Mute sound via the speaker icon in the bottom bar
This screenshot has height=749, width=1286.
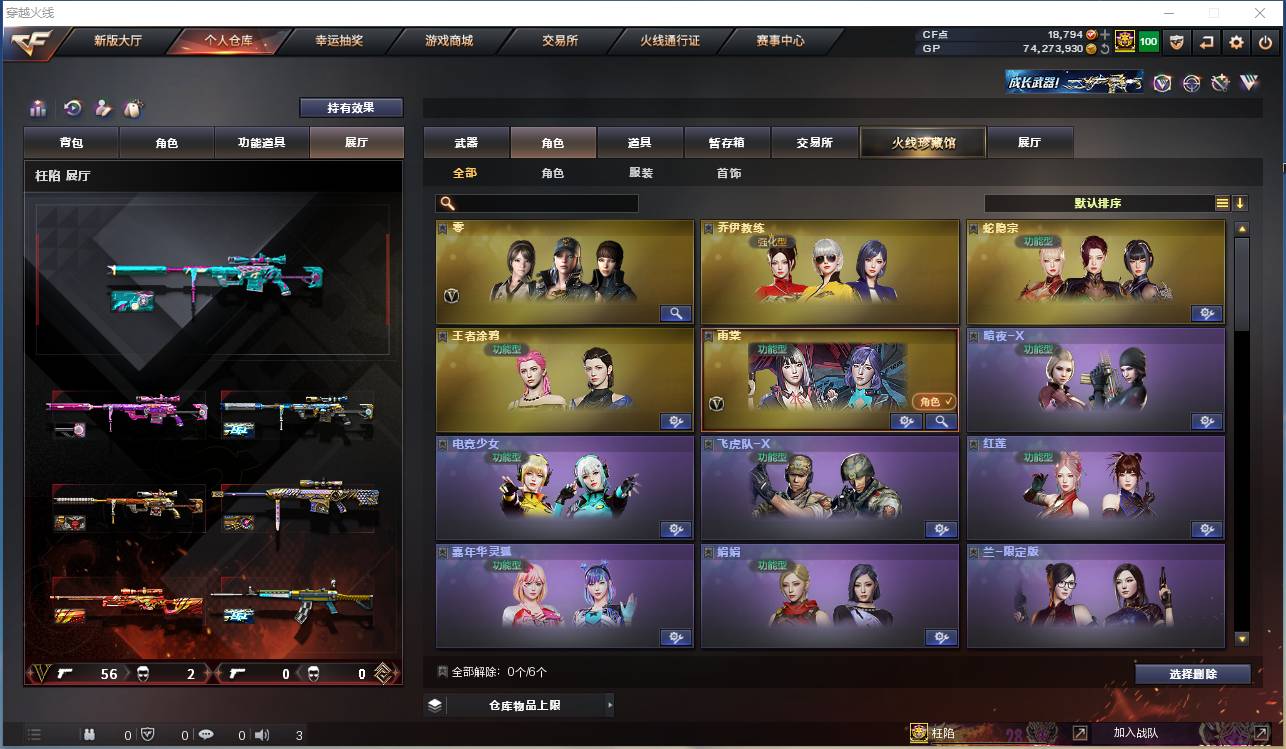pos(262,734)
